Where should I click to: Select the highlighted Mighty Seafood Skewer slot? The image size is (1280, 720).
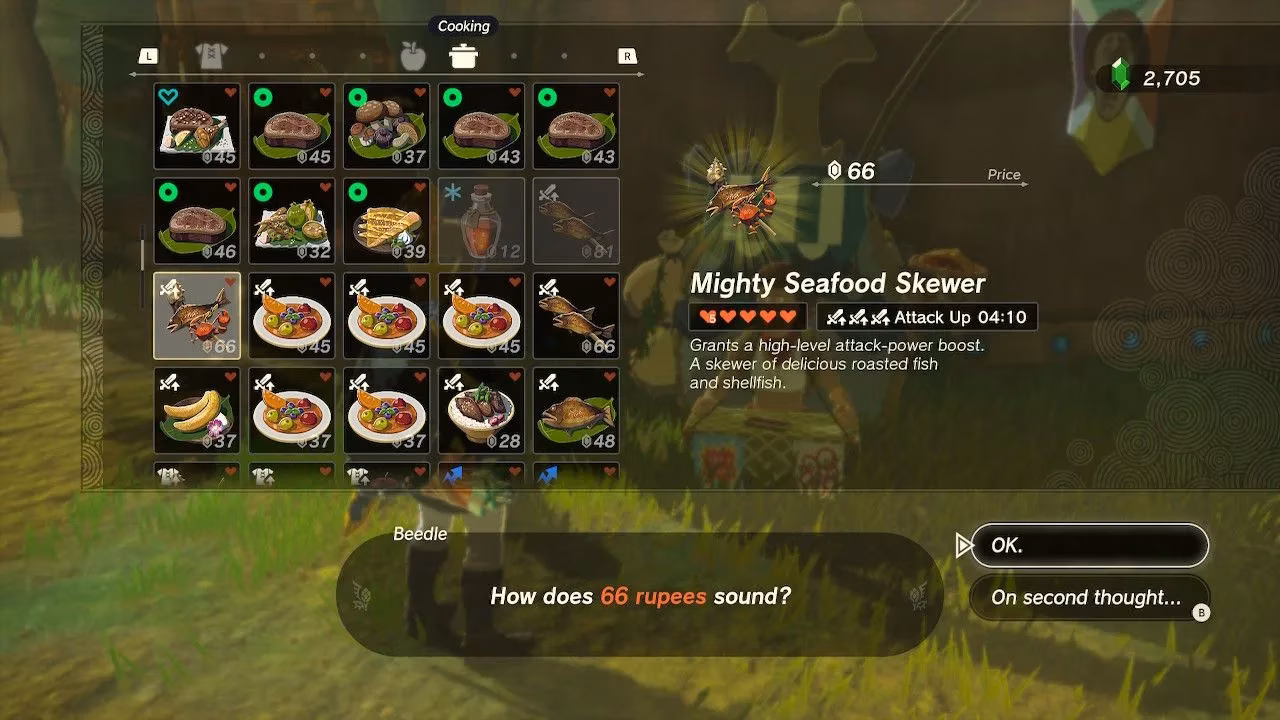coord(197,316)
